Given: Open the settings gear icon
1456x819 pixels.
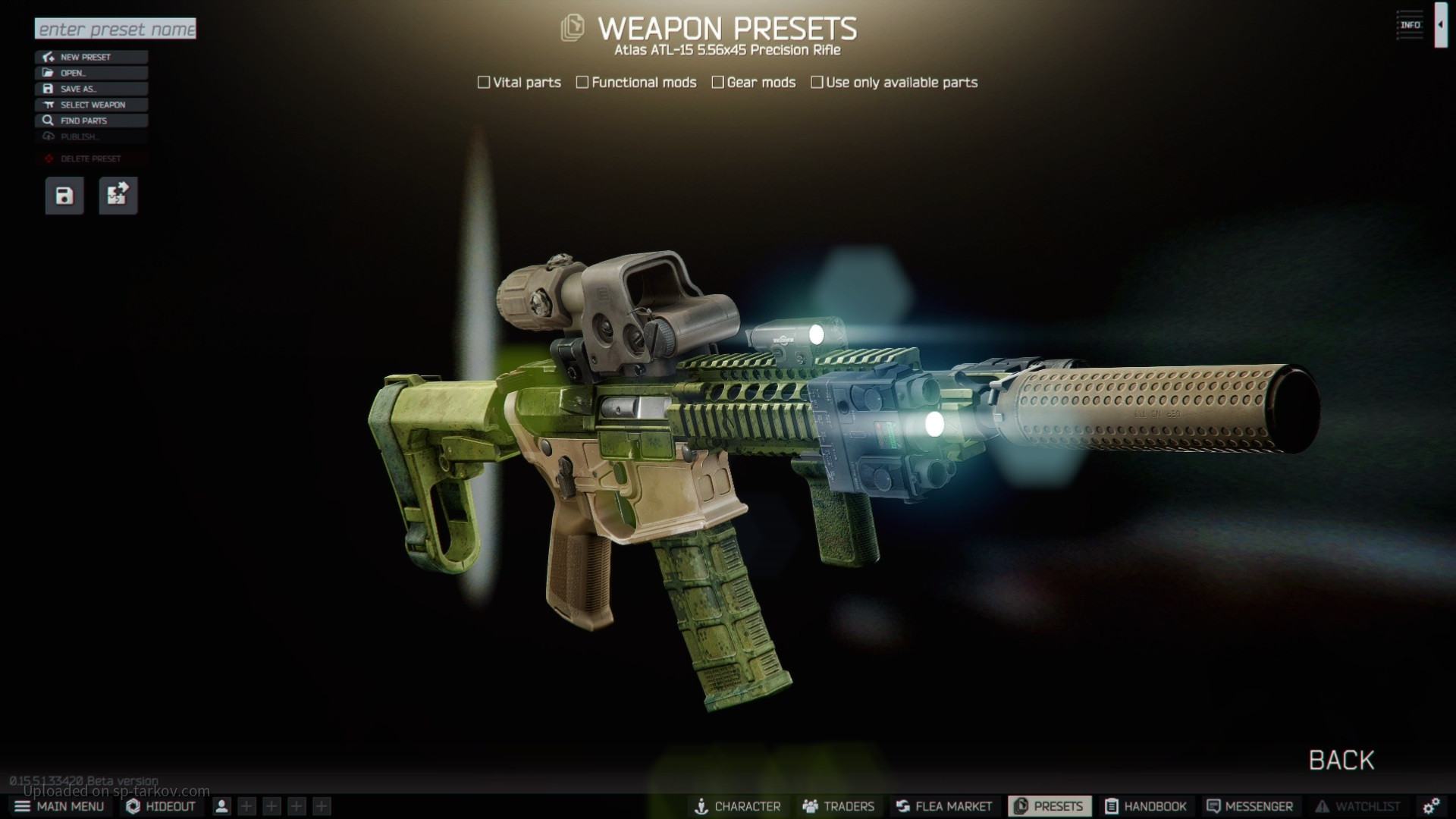Looking at the screenshot, I should (1431, 806).
